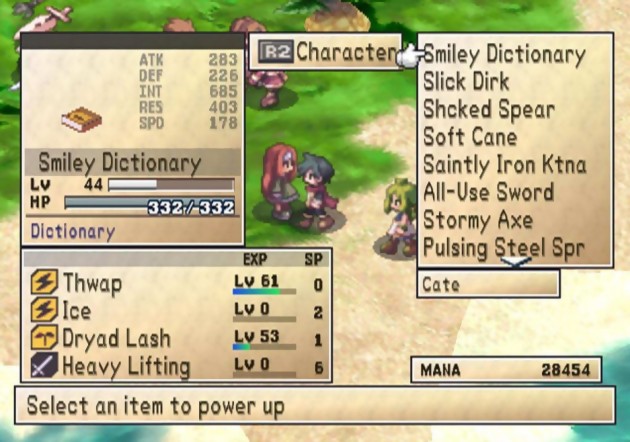
Task: Select Pulsing Steel Spr item
Action: (x=503, y=245)
